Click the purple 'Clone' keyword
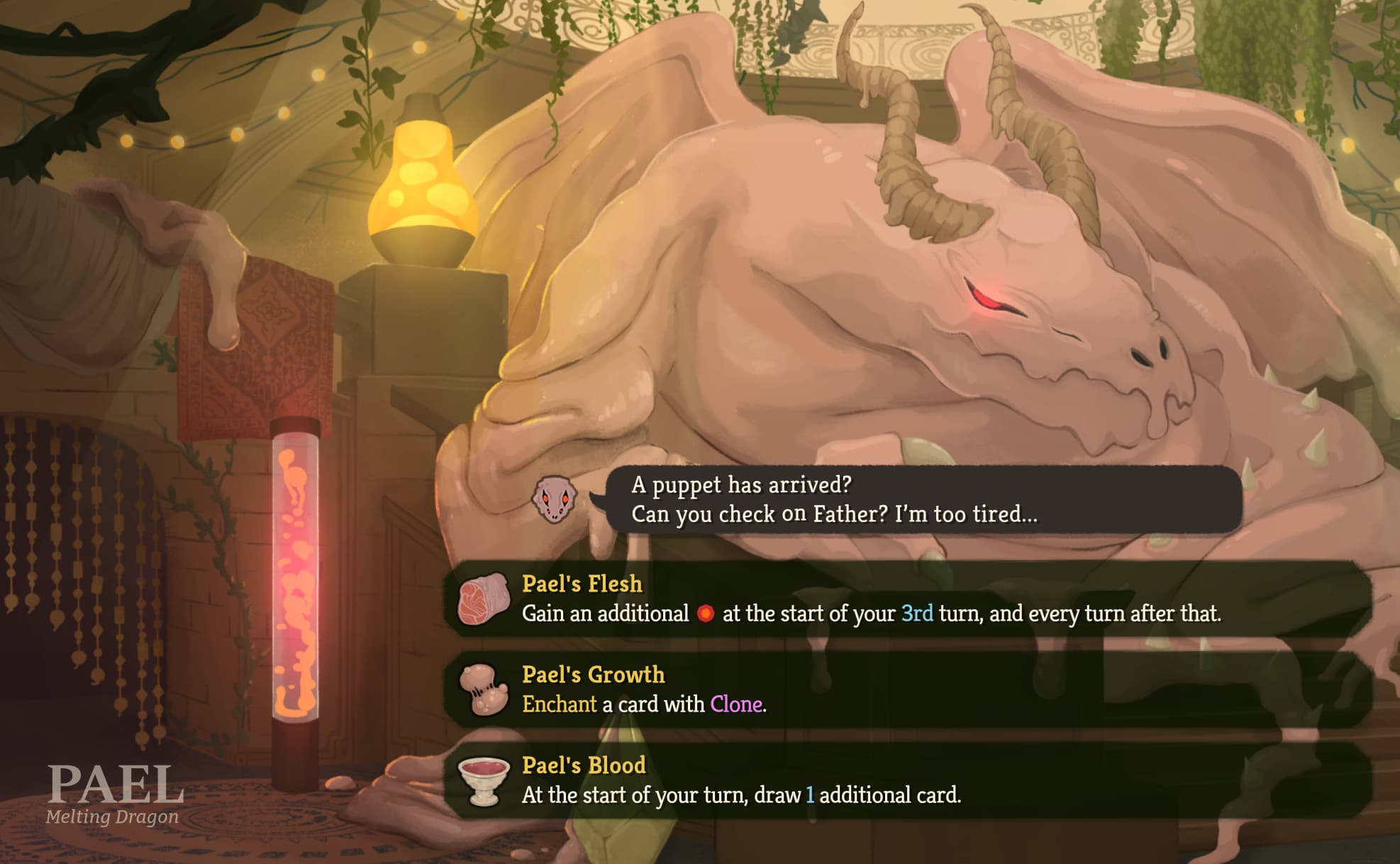 (x=738, y=704)
